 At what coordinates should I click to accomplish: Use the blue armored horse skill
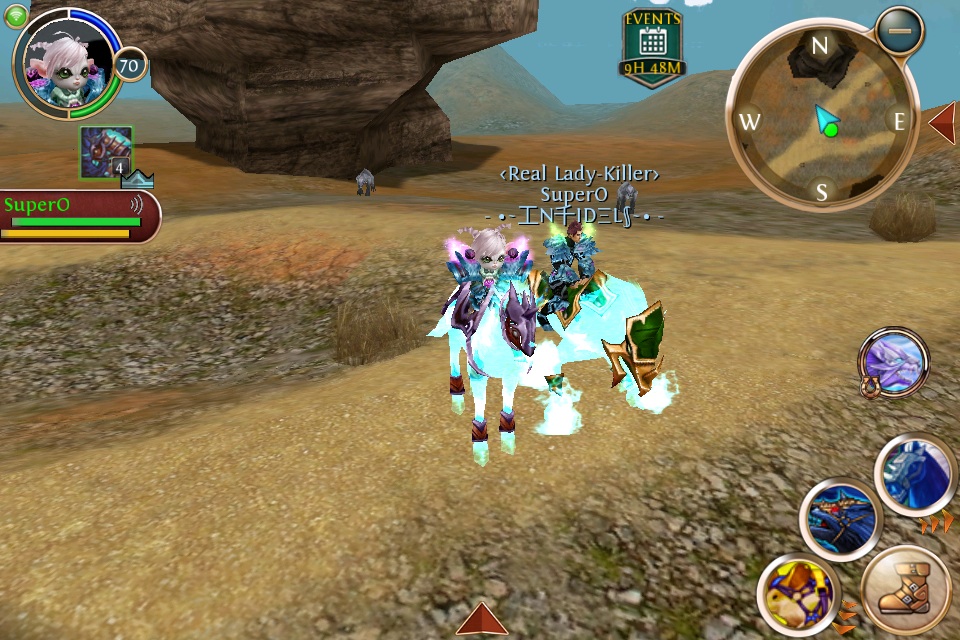tap(915, 475)
